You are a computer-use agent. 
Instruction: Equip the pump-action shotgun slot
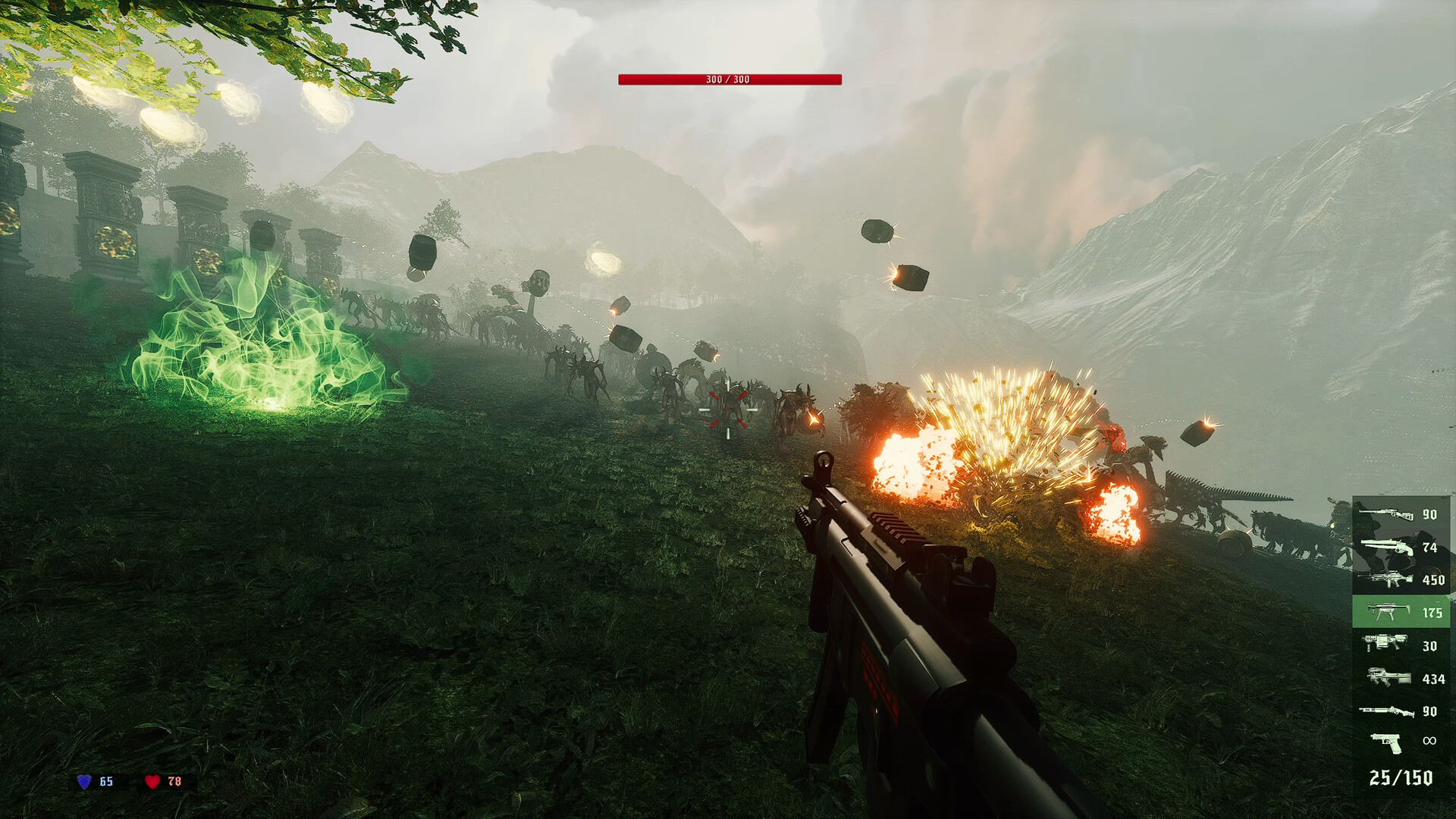(x=1401, y=711)
